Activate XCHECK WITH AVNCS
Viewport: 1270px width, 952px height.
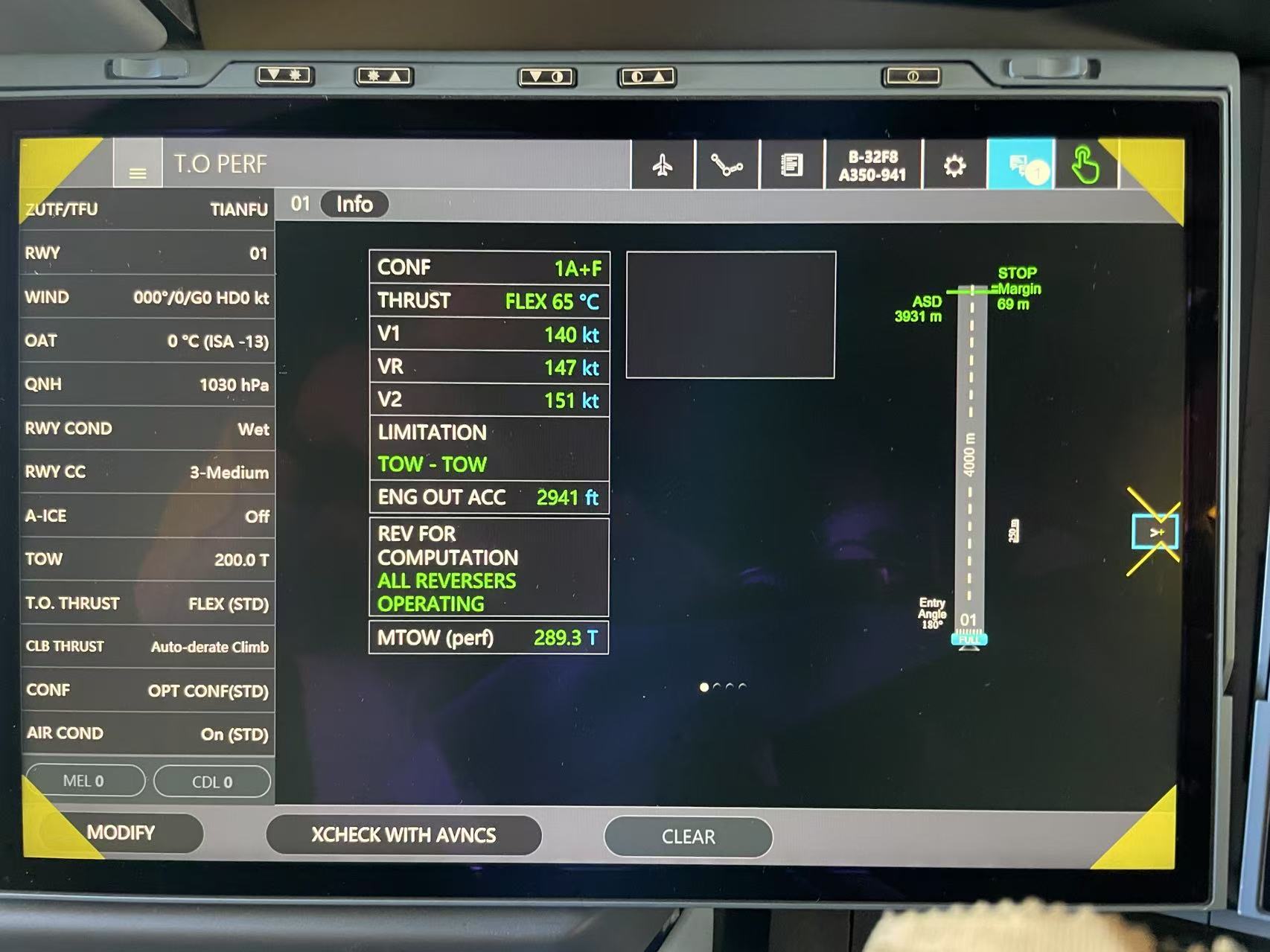403,835
